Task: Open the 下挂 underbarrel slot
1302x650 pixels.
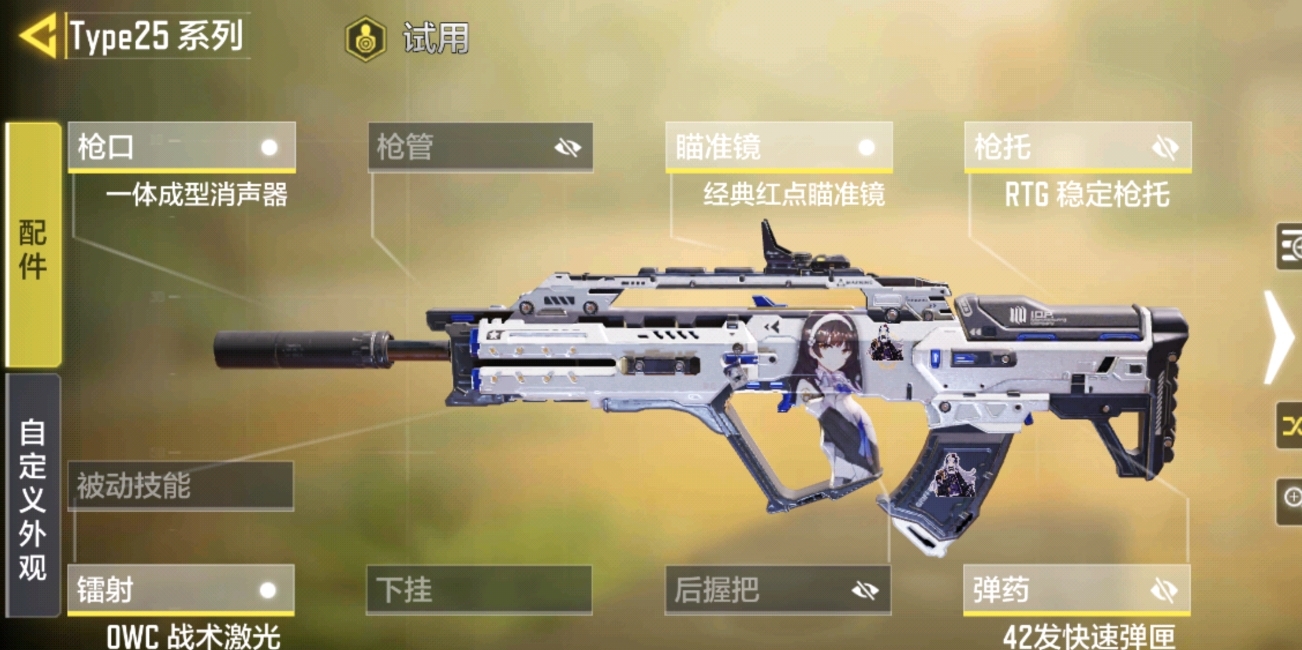Action: point(480,590)
